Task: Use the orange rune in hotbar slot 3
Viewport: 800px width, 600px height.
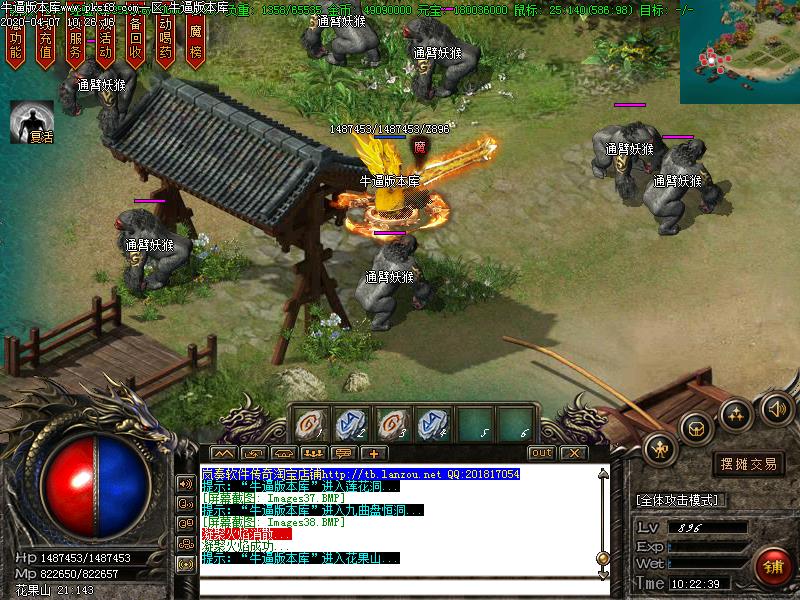Action: [x=391, y=424]
